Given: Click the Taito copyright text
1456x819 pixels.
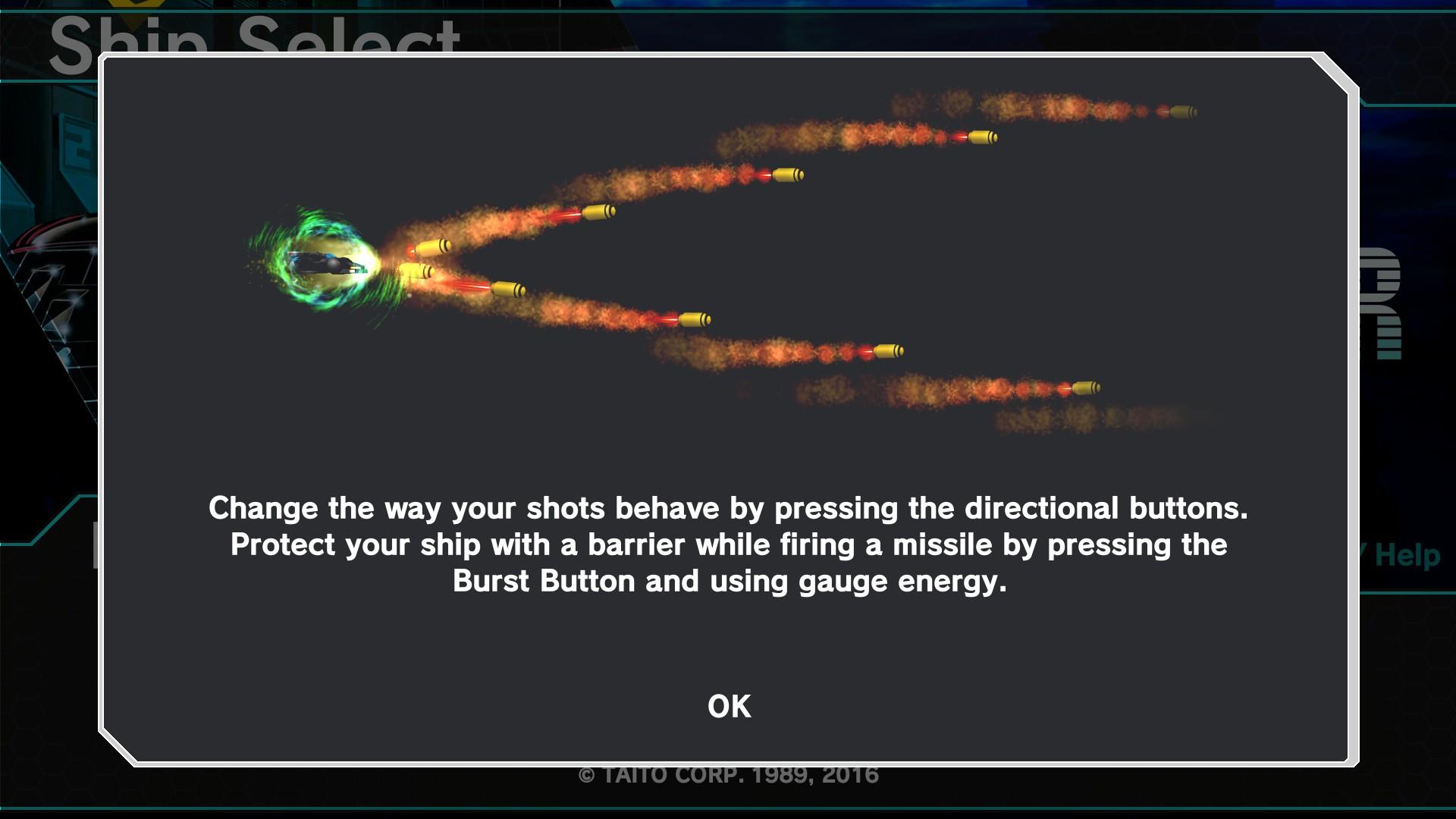Looking at the screenshot, I should 728,775.
